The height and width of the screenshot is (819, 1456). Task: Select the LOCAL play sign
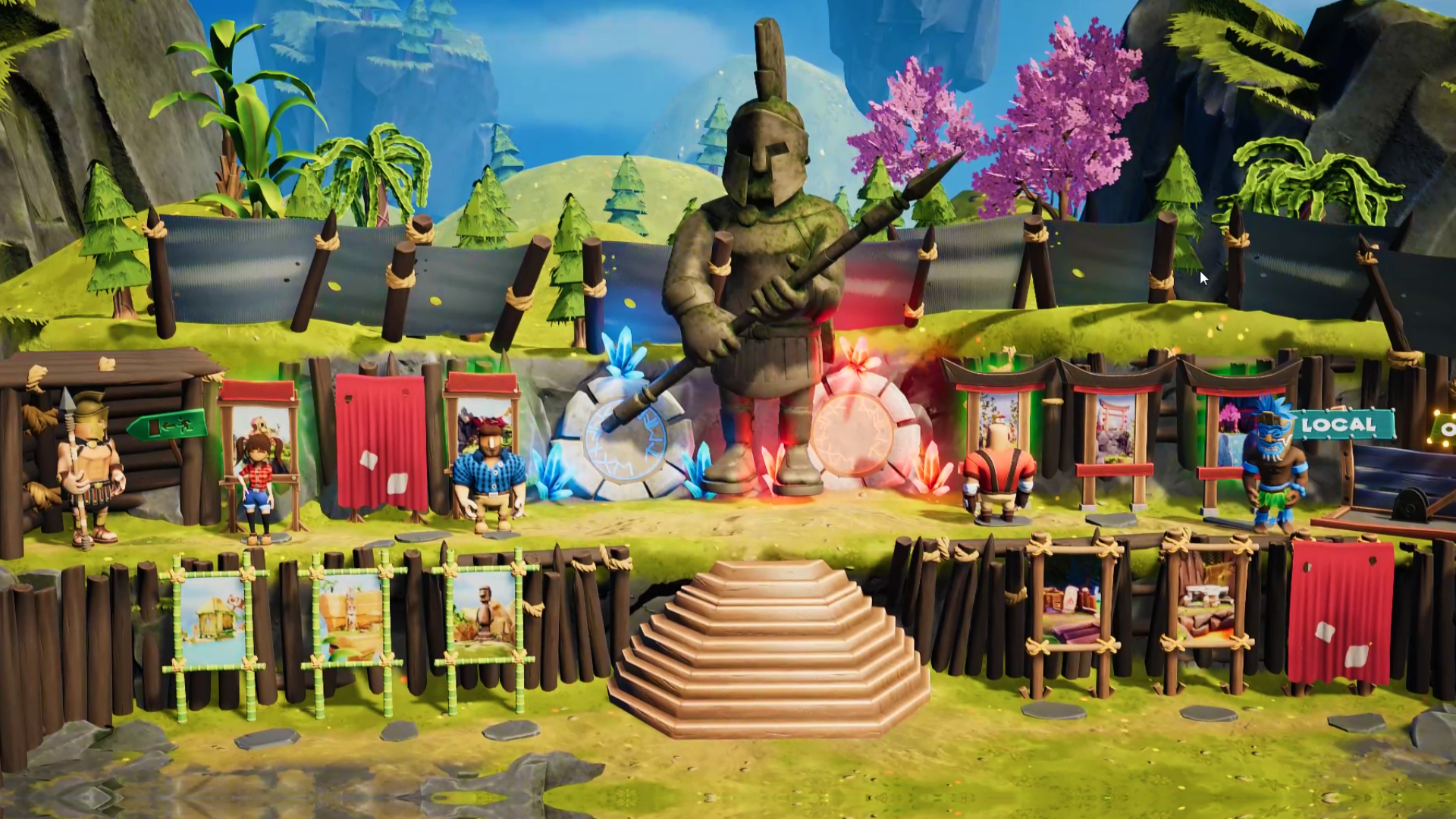point(1339,425)
